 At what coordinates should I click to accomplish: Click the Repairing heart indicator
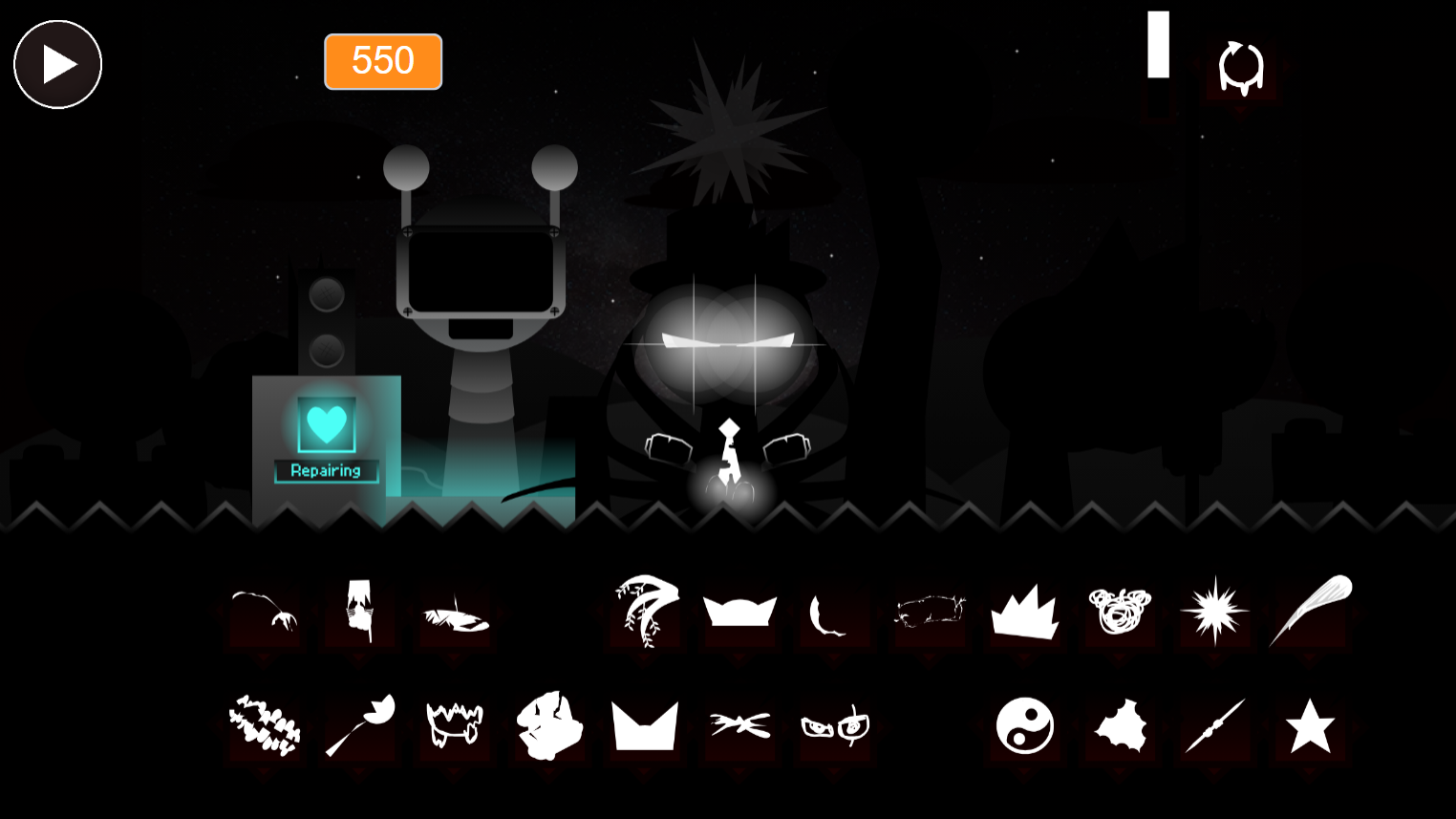326,425
